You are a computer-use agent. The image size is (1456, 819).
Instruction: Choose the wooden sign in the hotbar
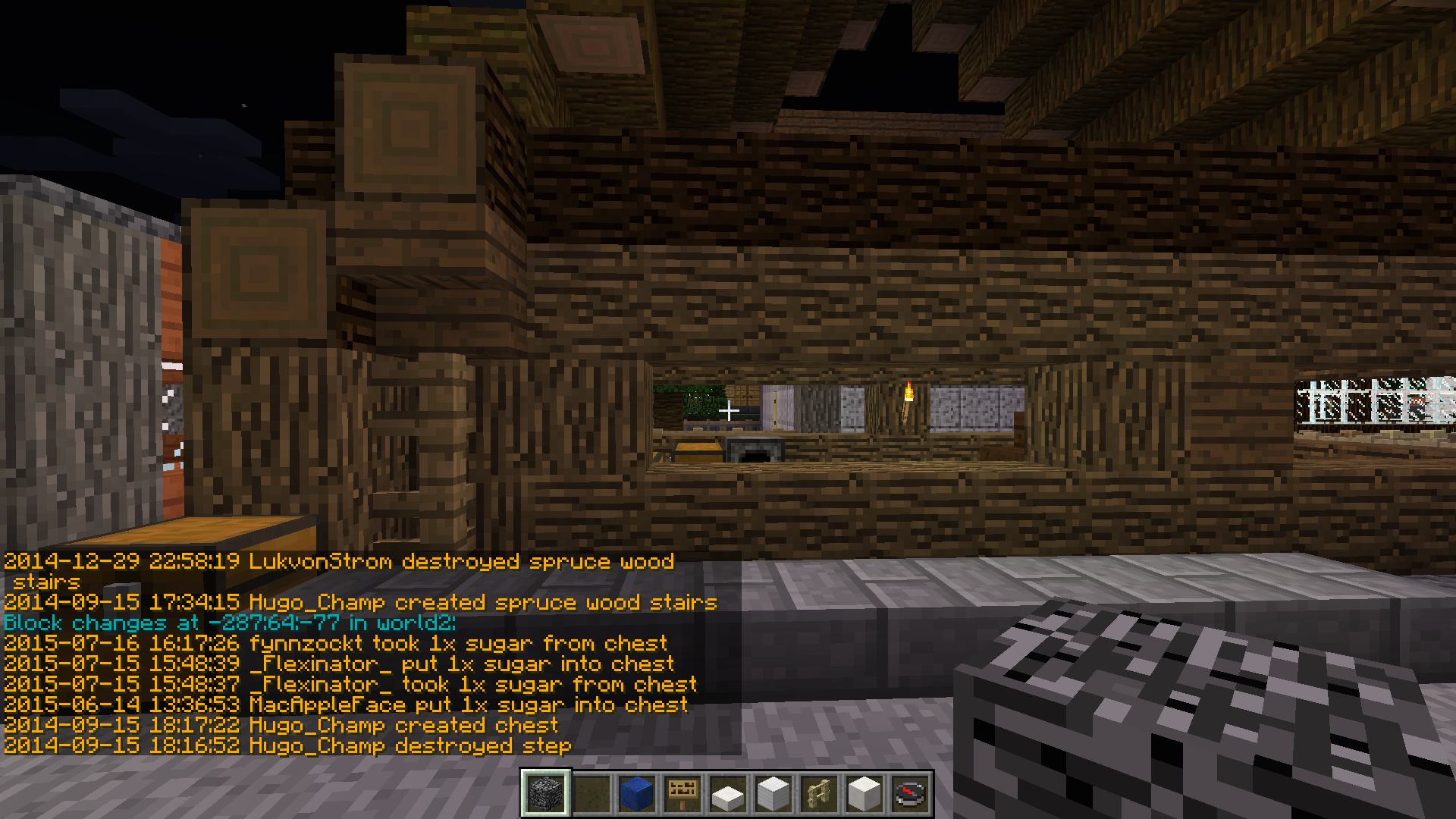pyautogui.click(x=682, y=794)
